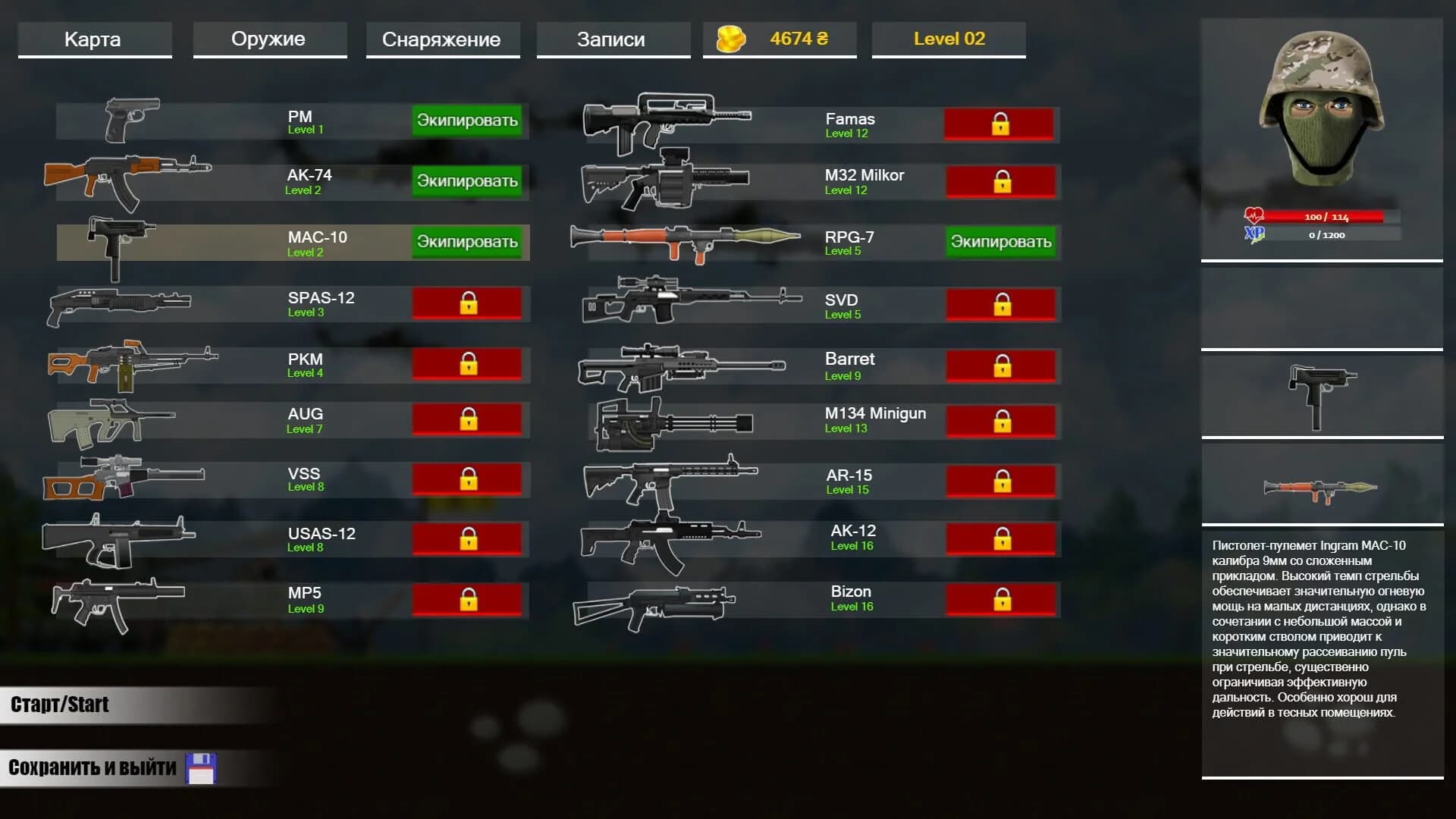Click the lock on the SVD weapon
The width and height of the screenshot is (1456, 819).
point(1001,303)
